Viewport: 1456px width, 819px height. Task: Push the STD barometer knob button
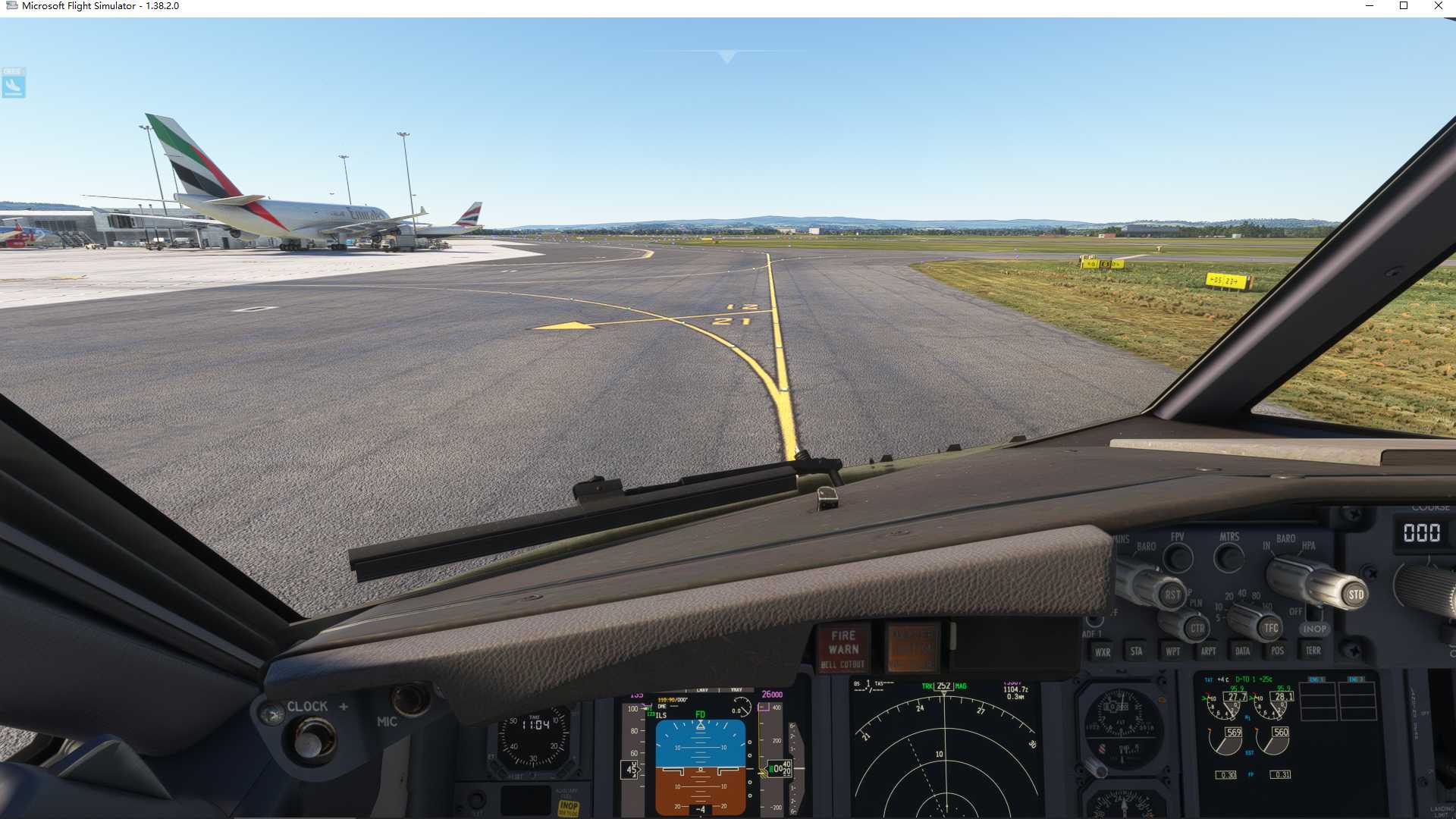click(x=1355, y=595)
